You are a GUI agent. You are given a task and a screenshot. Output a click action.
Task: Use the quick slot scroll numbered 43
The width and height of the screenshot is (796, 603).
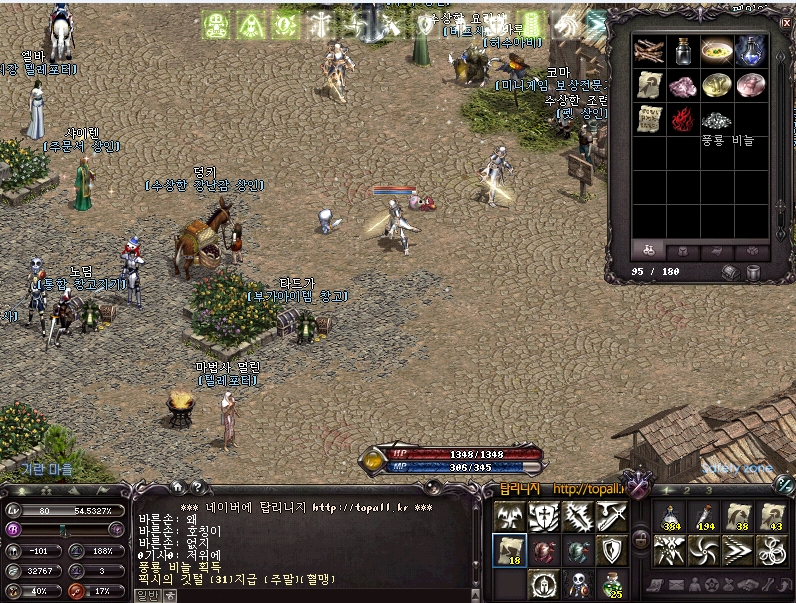coord(772,517)
